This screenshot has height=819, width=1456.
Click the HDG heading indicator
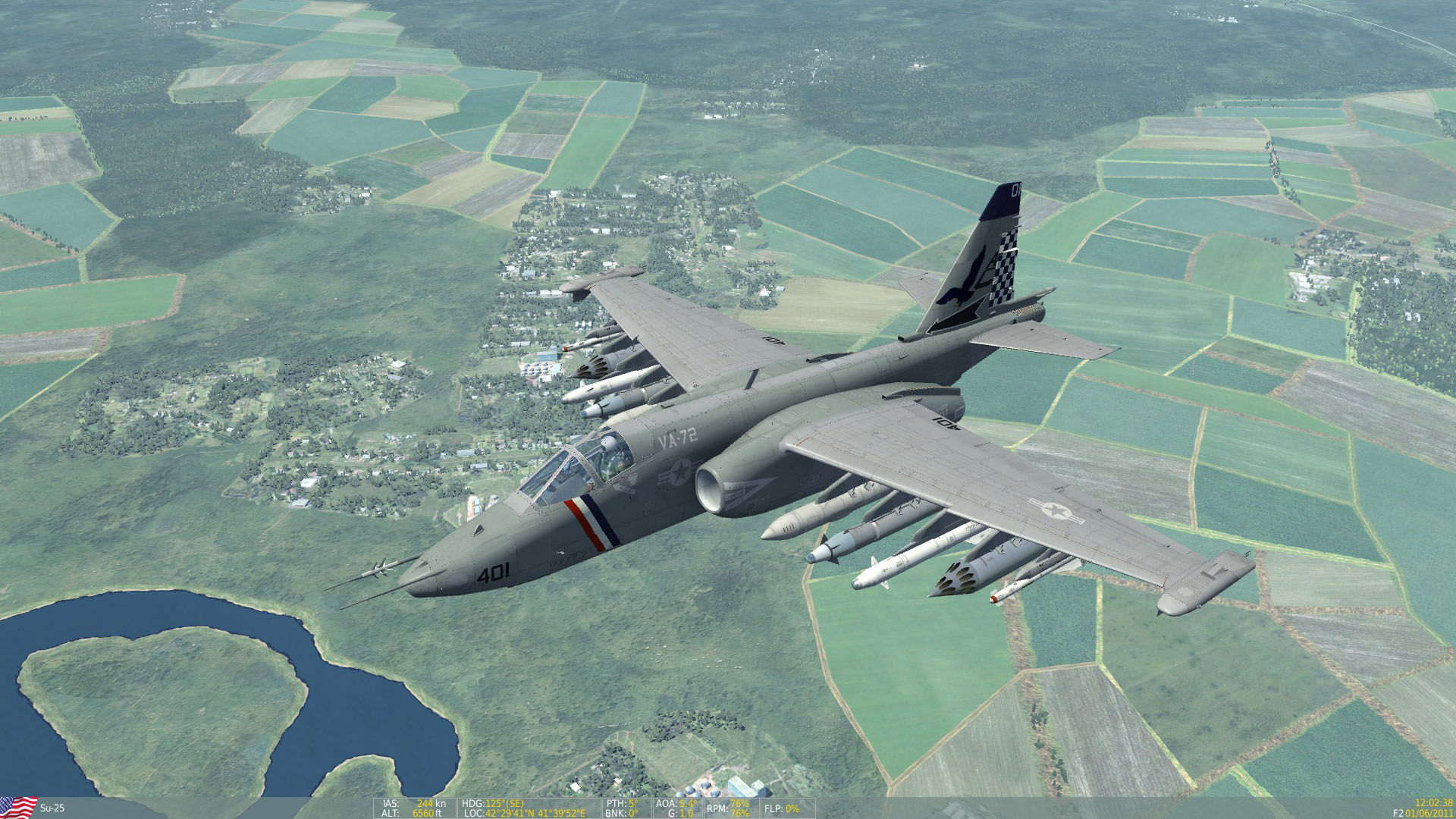[x=473, y=802]
